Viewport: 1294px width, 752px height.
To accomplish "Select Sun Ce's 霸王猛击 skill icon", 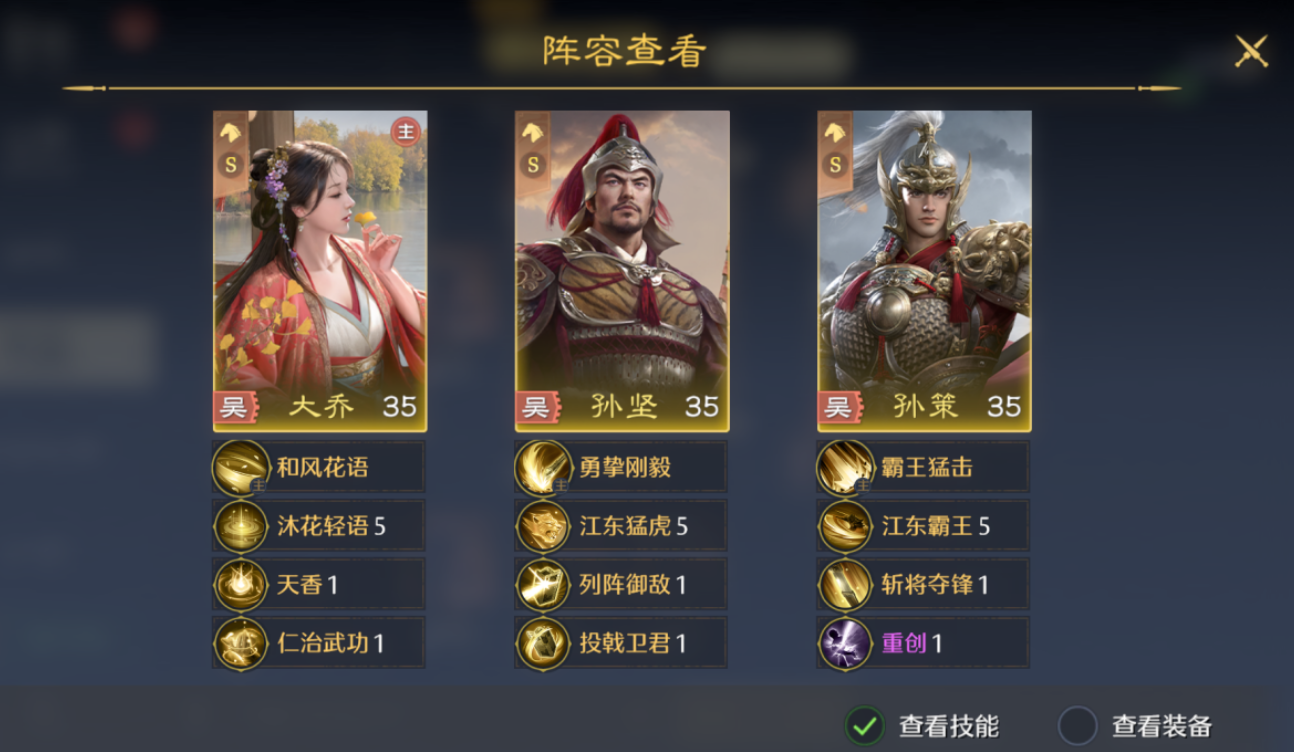I will click(x=843, y=466).
